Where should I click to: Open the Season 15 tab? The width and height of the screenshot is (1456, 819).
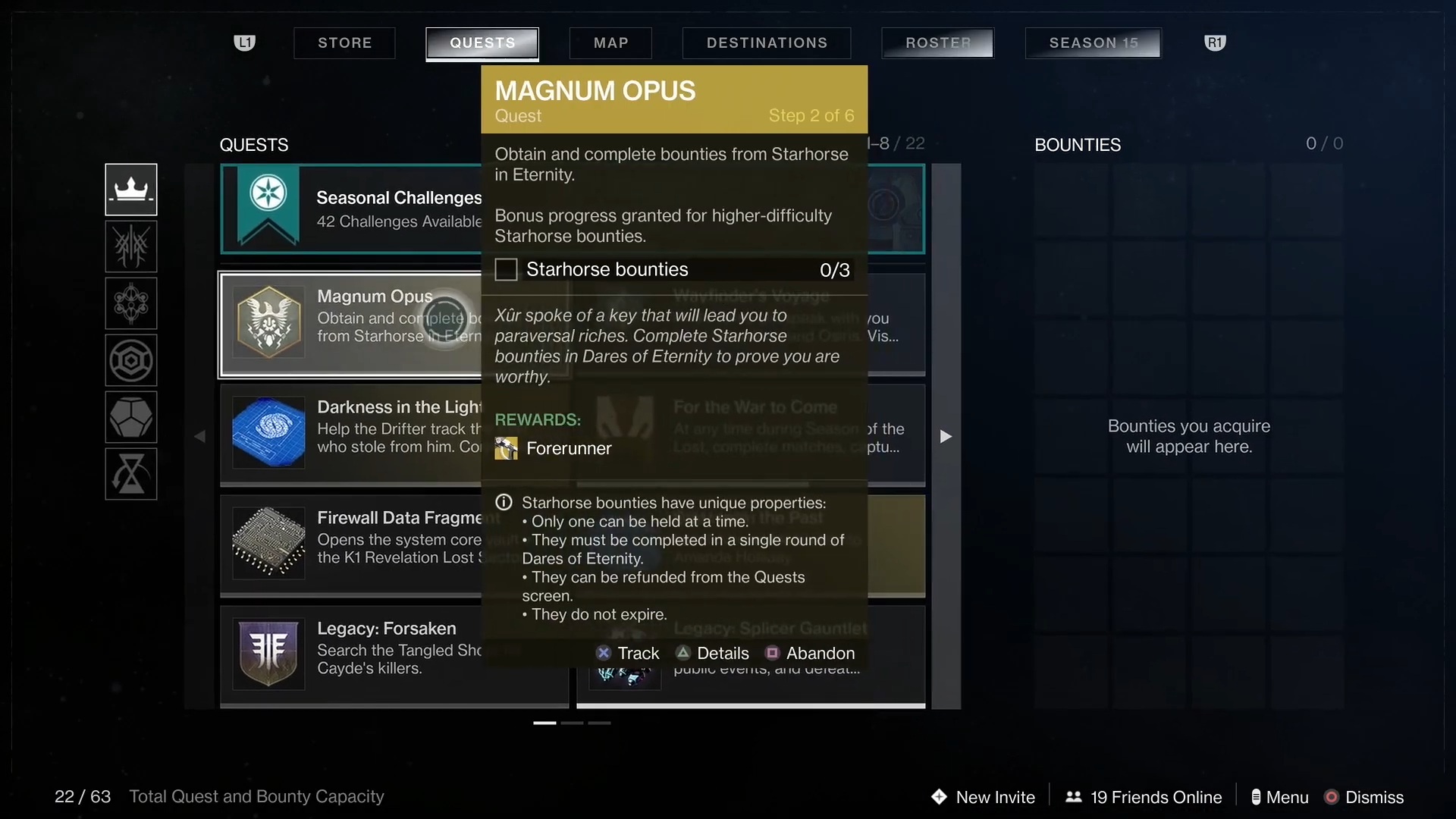(x=1094, y=43)
